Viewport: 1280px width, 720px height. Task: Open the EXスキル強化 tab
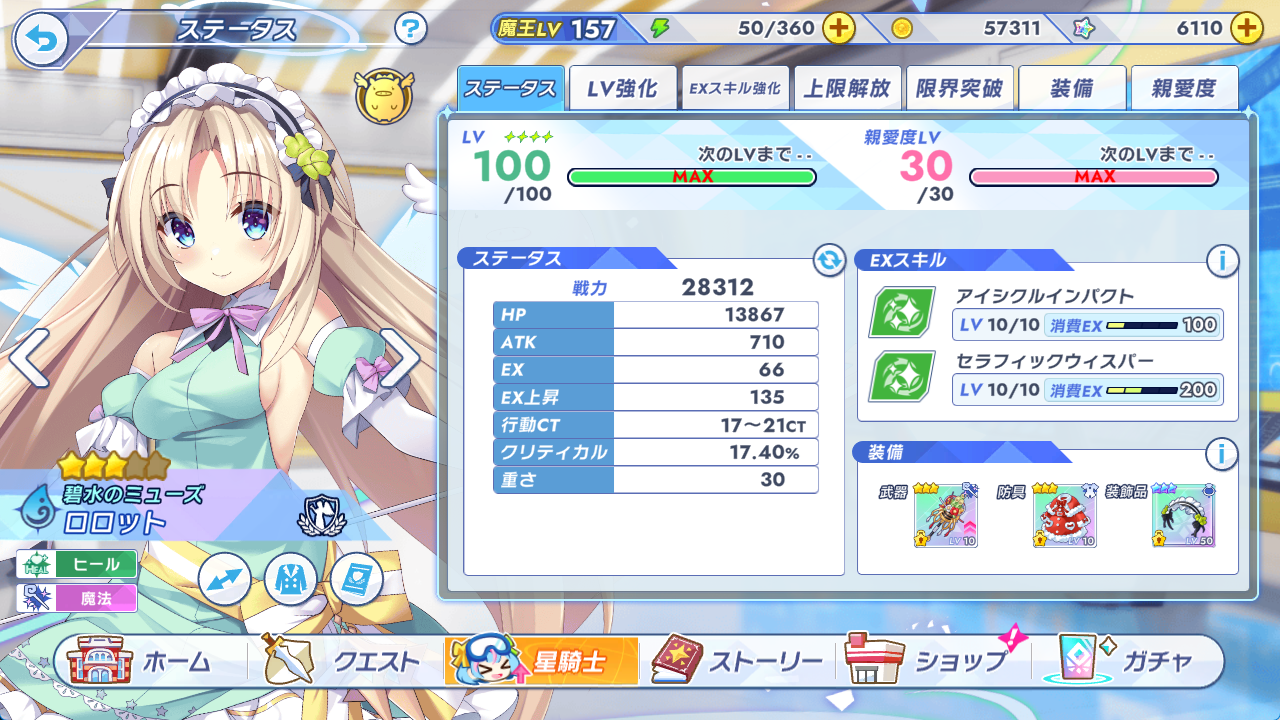[734, 89]
